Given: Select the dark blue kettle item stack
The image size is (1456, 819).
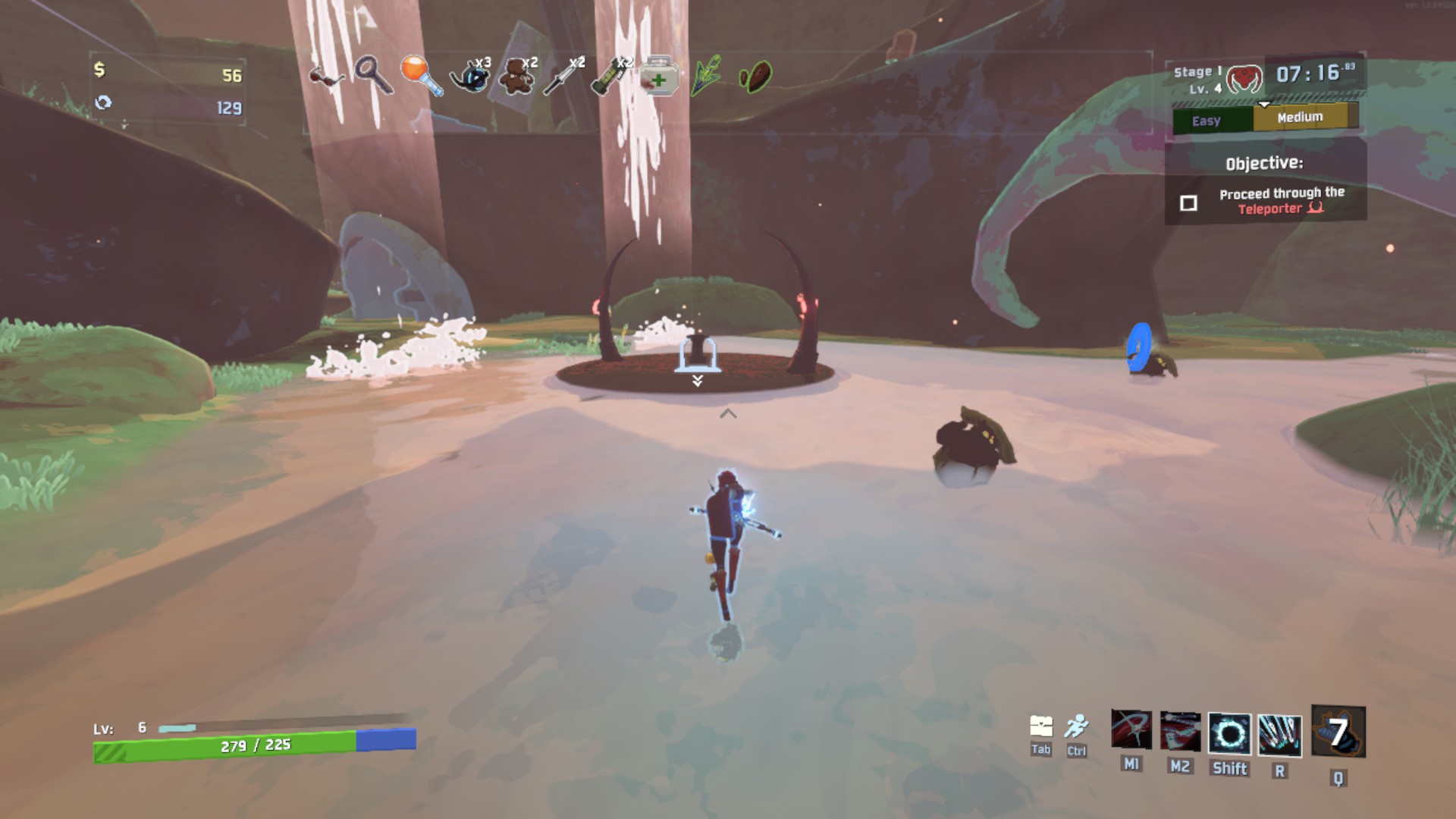Looking at the screenshot, I should point(469,75).
